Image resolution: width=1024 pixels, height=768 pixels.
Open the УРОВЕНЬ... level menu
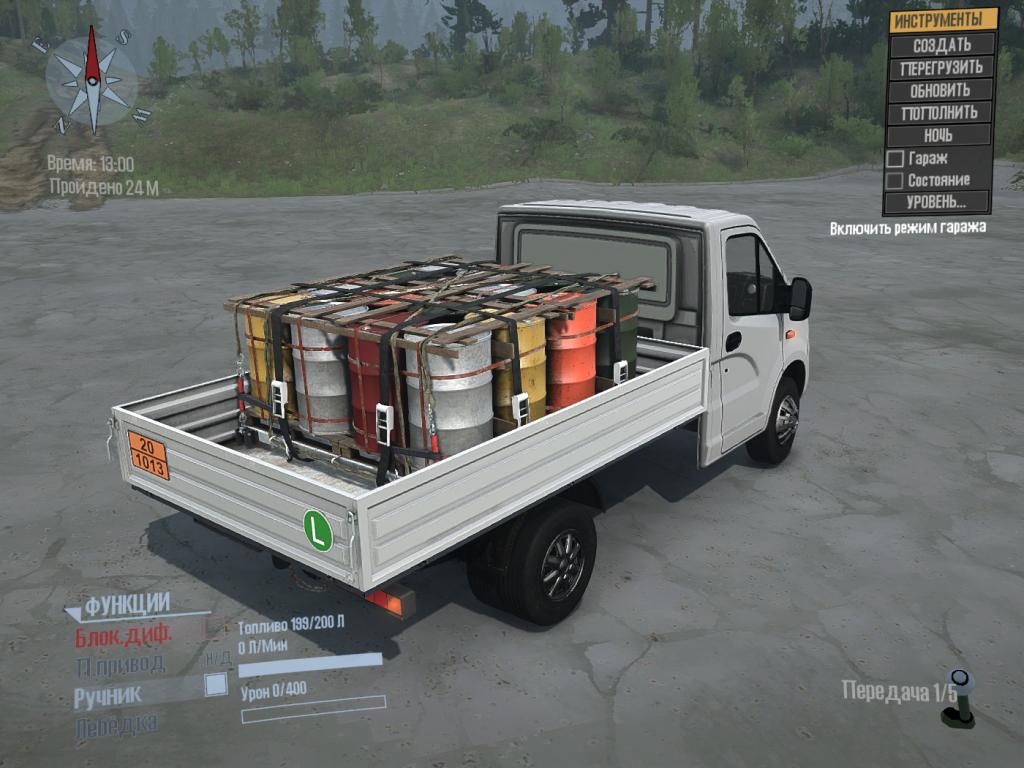click(x=937, y=202)
